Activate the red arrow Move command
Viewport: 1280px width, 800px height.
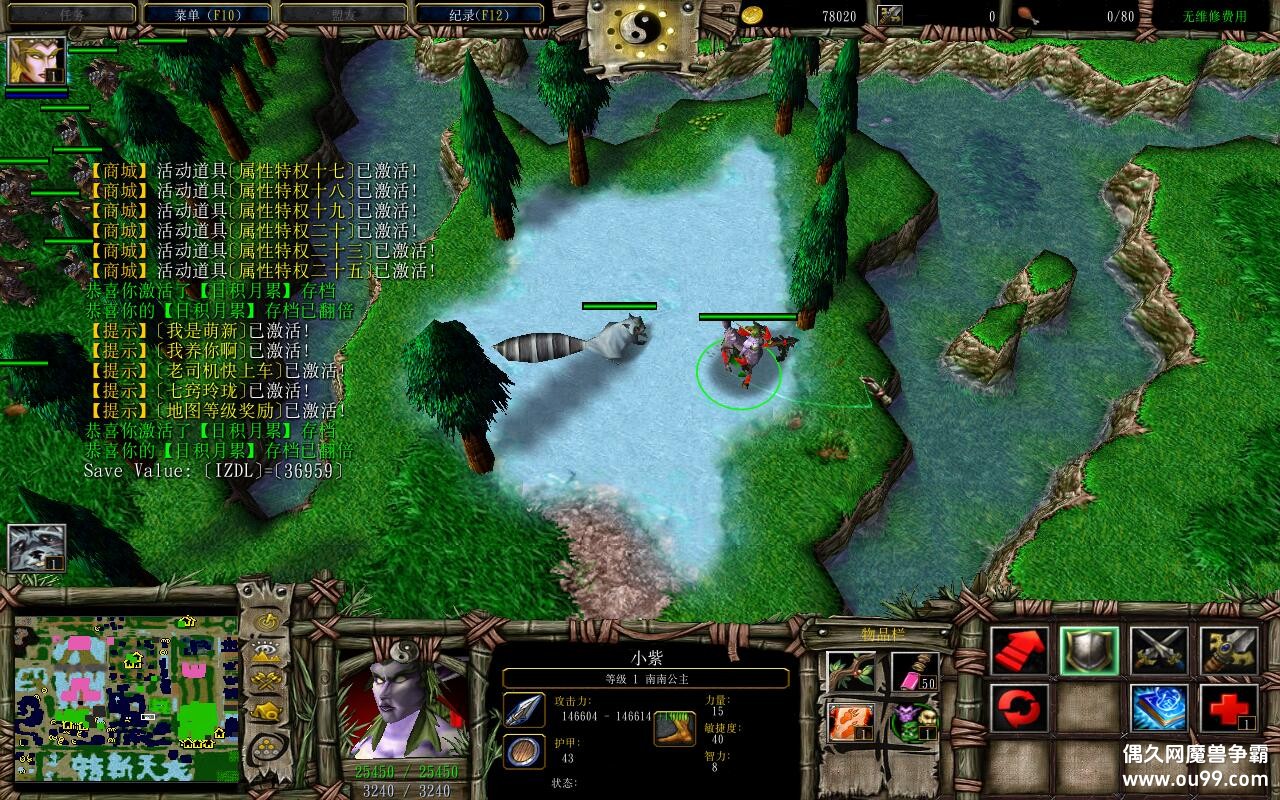coord(1019,651)
